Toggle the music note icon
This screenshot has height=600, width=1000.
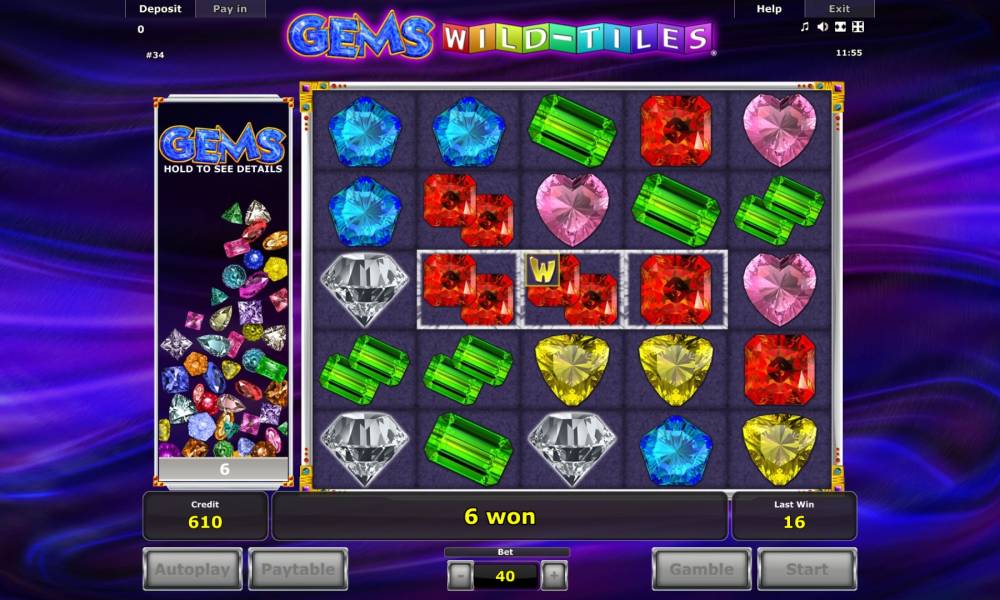point(805,27)
